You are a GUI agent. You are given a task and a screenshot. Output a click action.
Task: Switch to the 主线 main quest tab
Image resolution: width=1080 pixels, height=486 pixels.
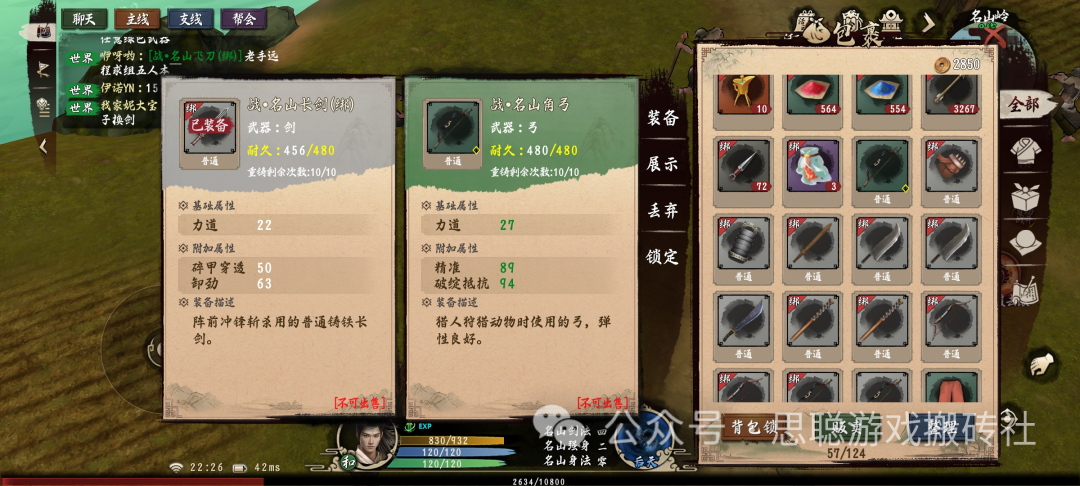tap(136, 18)
